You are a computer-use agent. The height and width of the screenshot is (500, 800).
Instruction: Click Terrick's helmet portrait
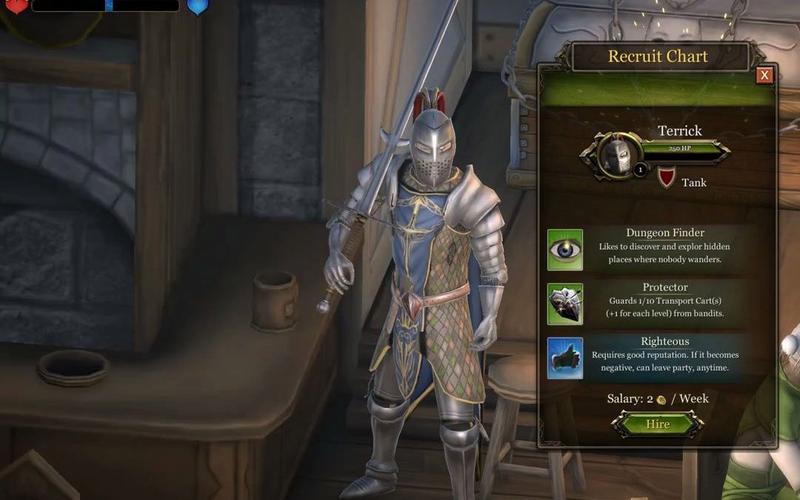coord(618,155)
